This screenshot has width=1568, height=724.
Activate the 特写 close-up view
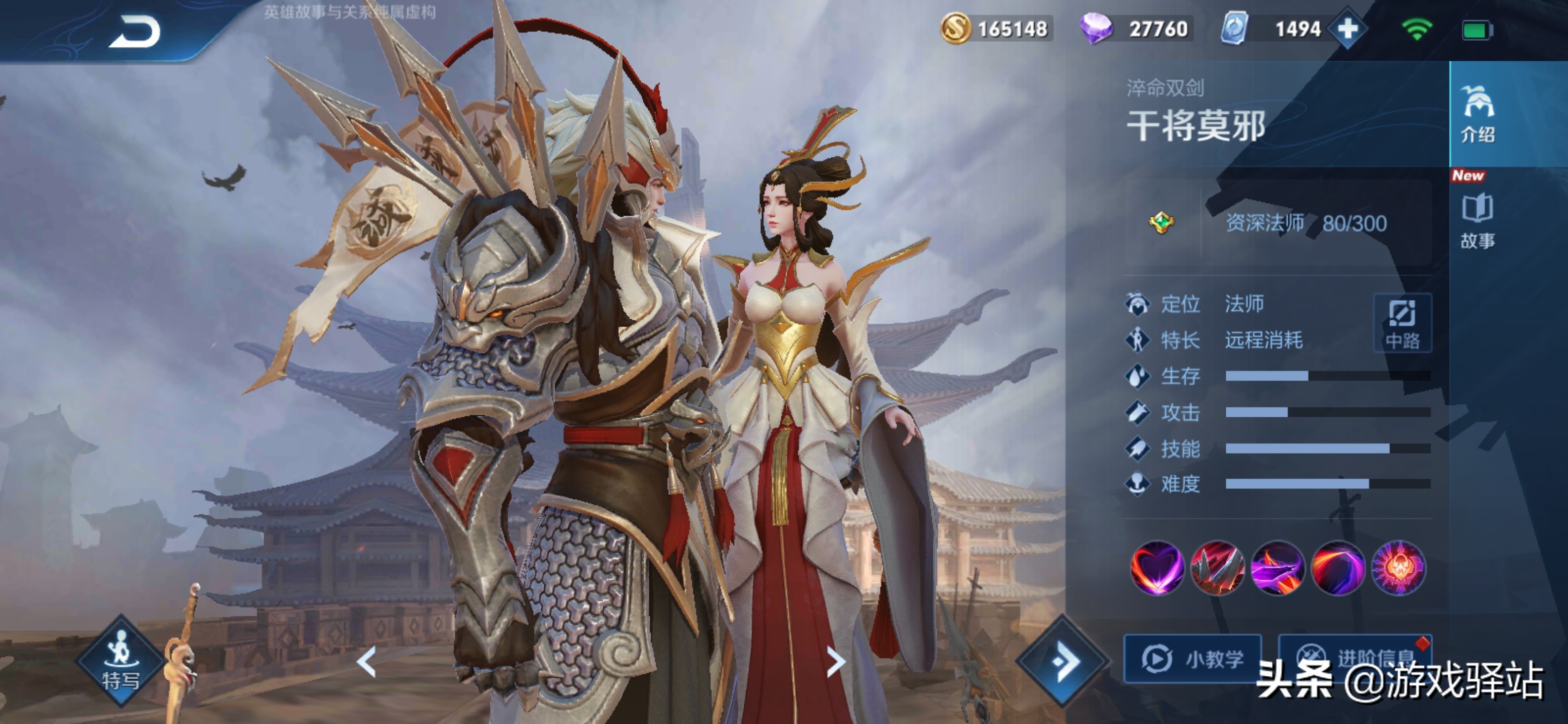(x=121, y=661)
